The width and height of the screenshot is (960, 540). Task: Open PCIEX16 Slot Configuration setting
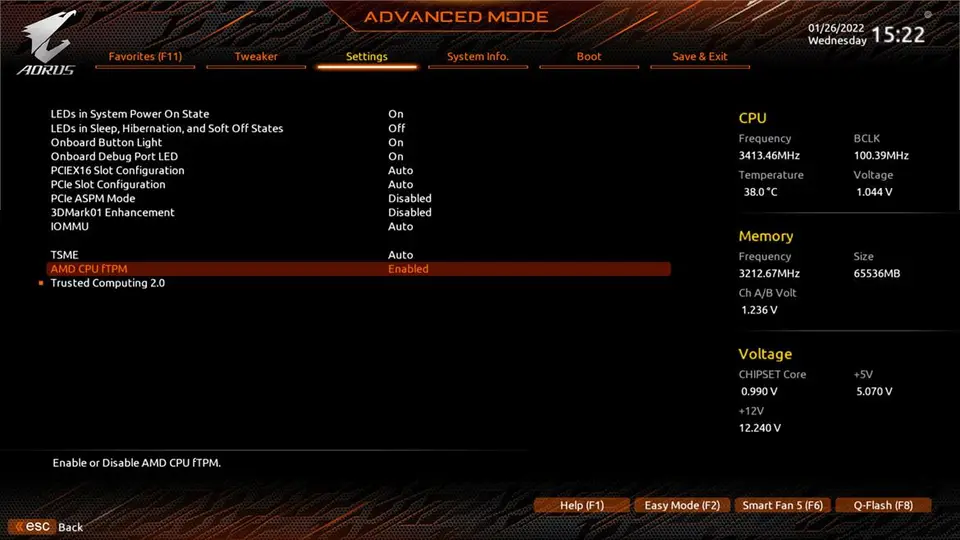[x=118, y=171]
